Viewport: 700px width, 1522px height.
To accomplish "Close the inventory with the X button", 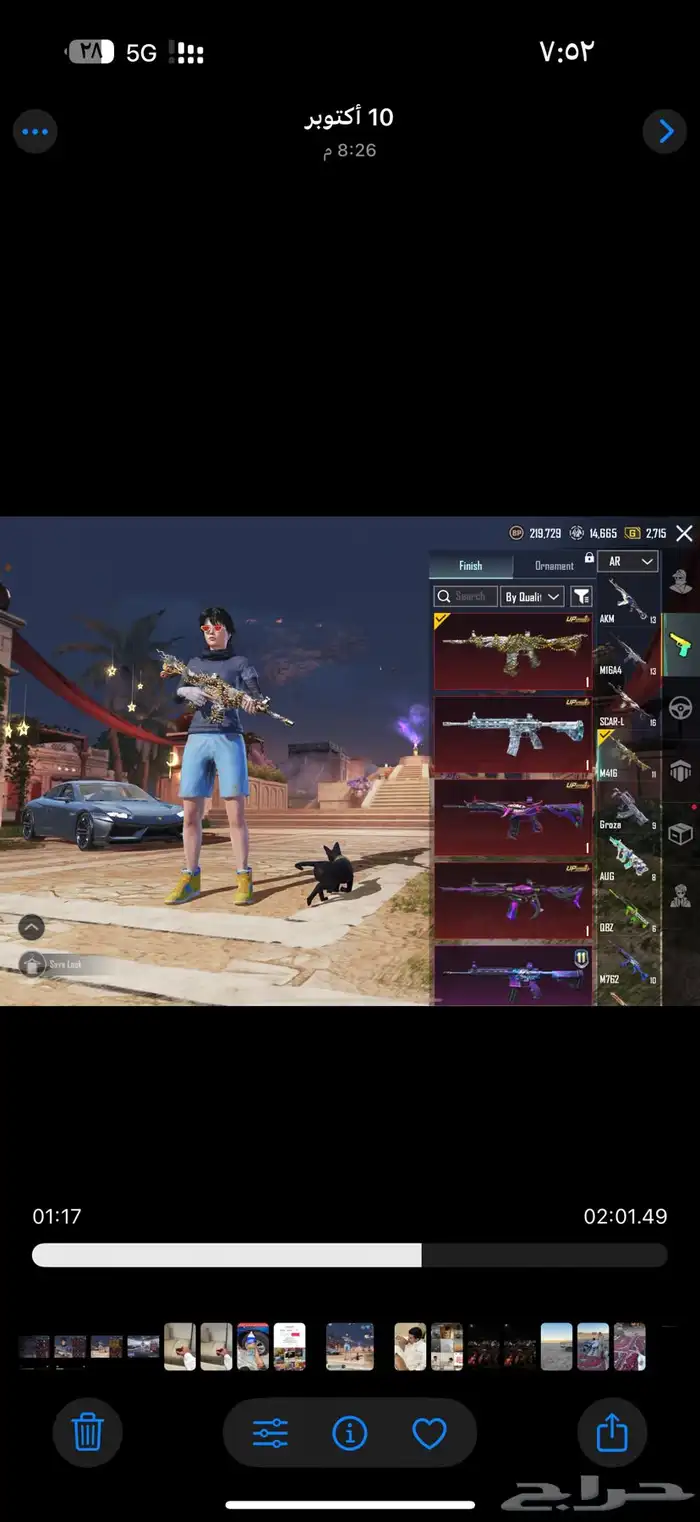I will click(684, 533).
